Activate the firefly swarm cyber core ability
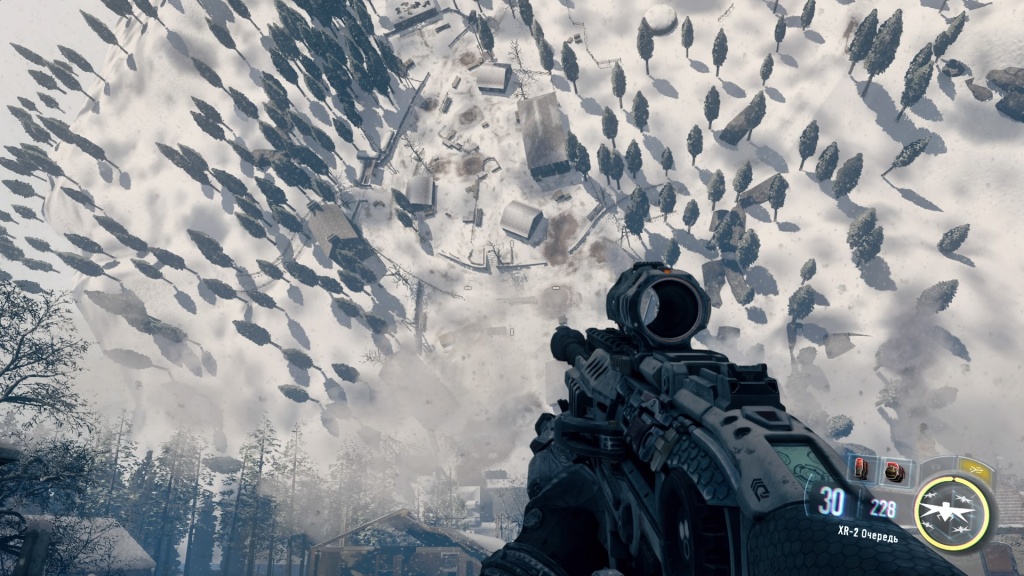This screenshot has height=576, width=1024. click(952, 513)
